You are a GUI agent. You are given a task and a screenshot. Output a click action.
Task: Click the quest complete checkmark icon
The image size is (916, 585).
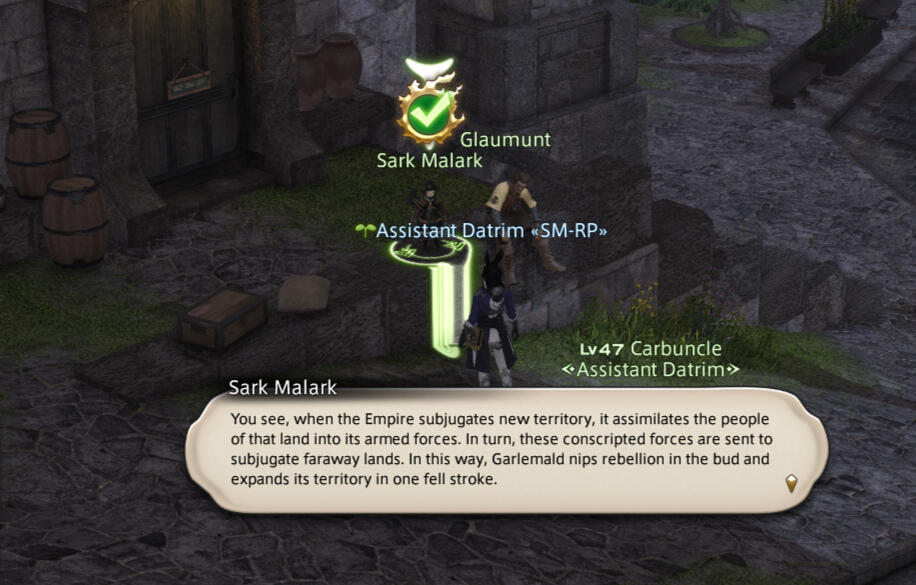coord(428,113)
